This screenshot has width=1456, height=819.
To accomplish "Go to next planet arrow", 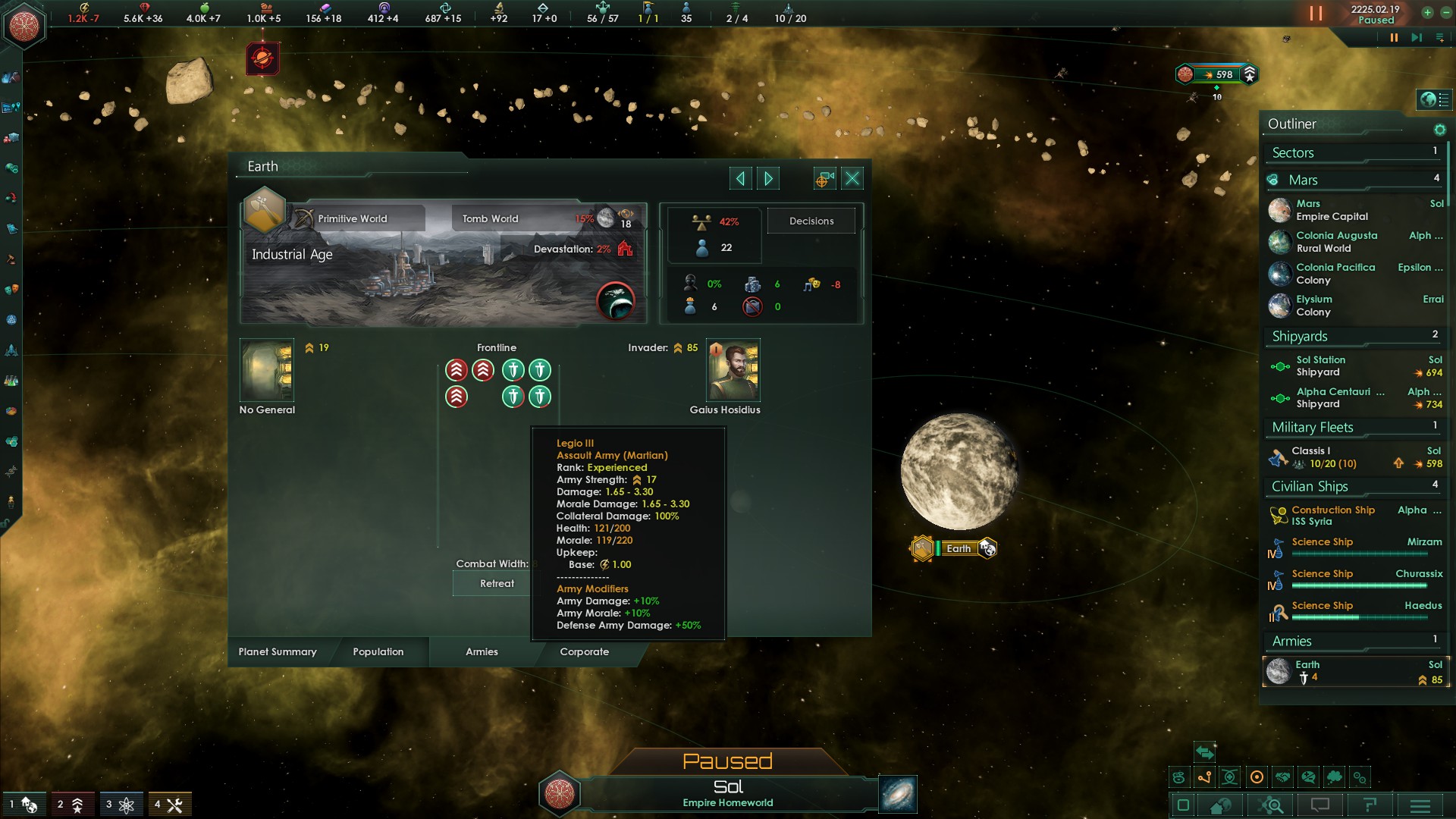I will click(768, 179).
